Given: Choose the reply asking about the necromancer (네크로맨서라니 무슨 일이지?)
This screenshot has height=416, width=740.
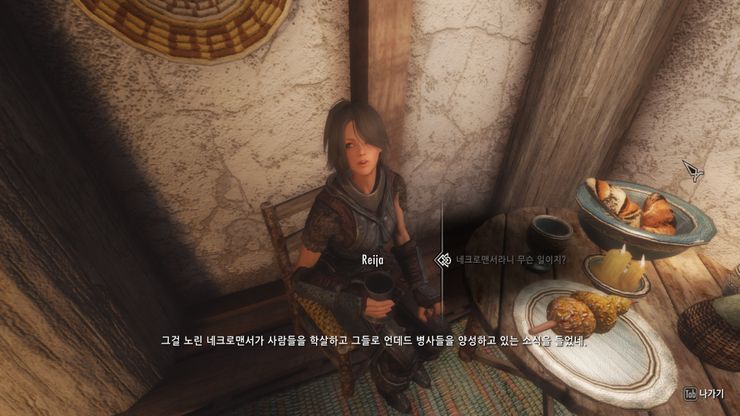Looking at the screenshot, I should tap(511, 260).
